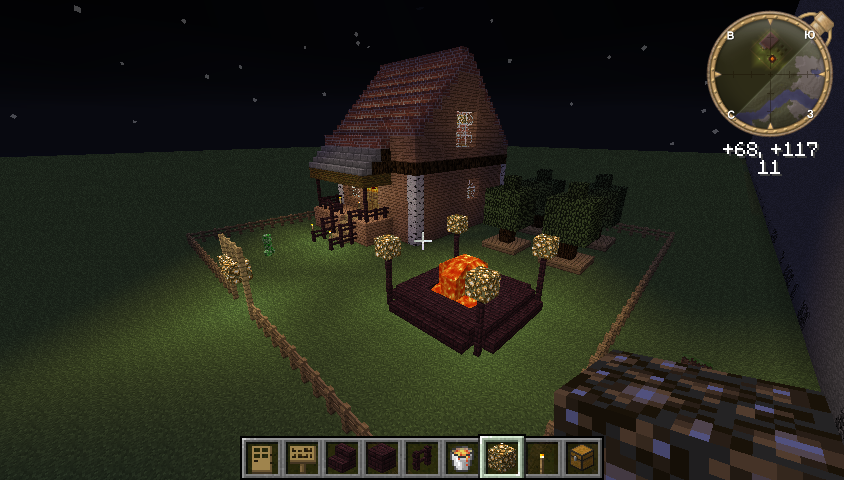
Task: Click the glowstone block hotbar slot
Action: (502, 458)
